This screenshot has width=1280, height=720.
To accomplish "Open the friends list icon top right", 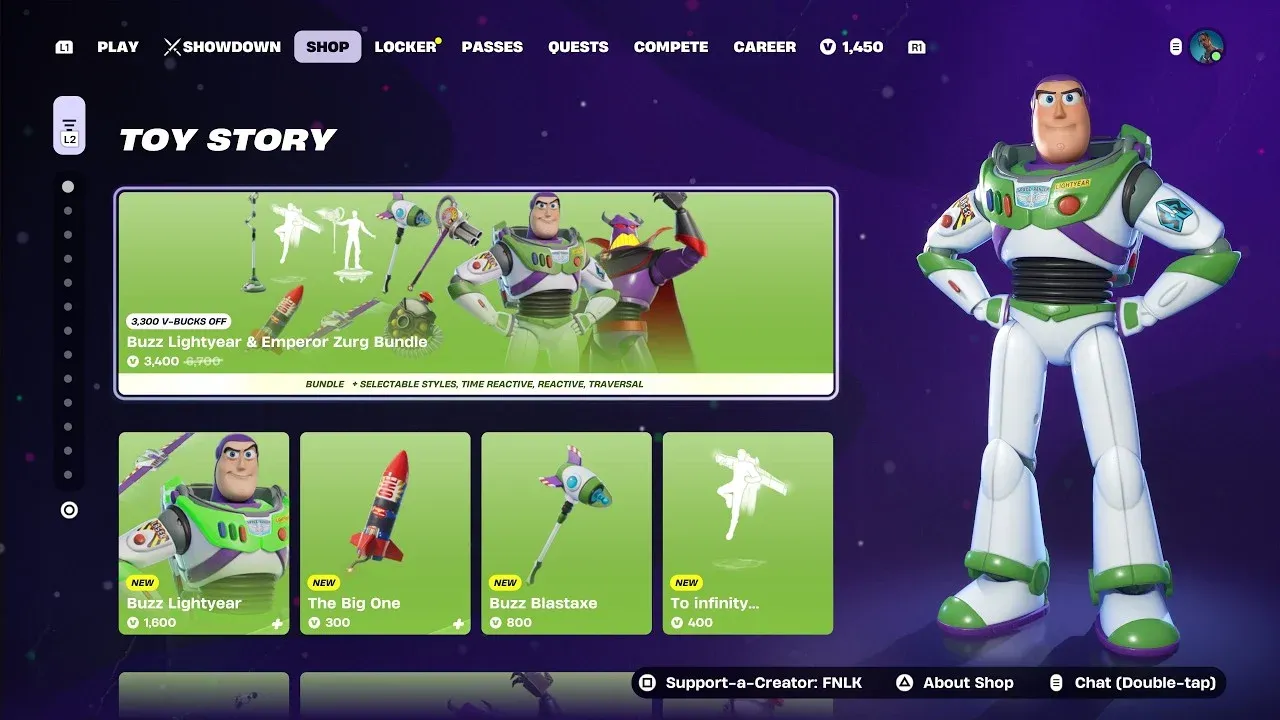I will (x=1174, y=46).
